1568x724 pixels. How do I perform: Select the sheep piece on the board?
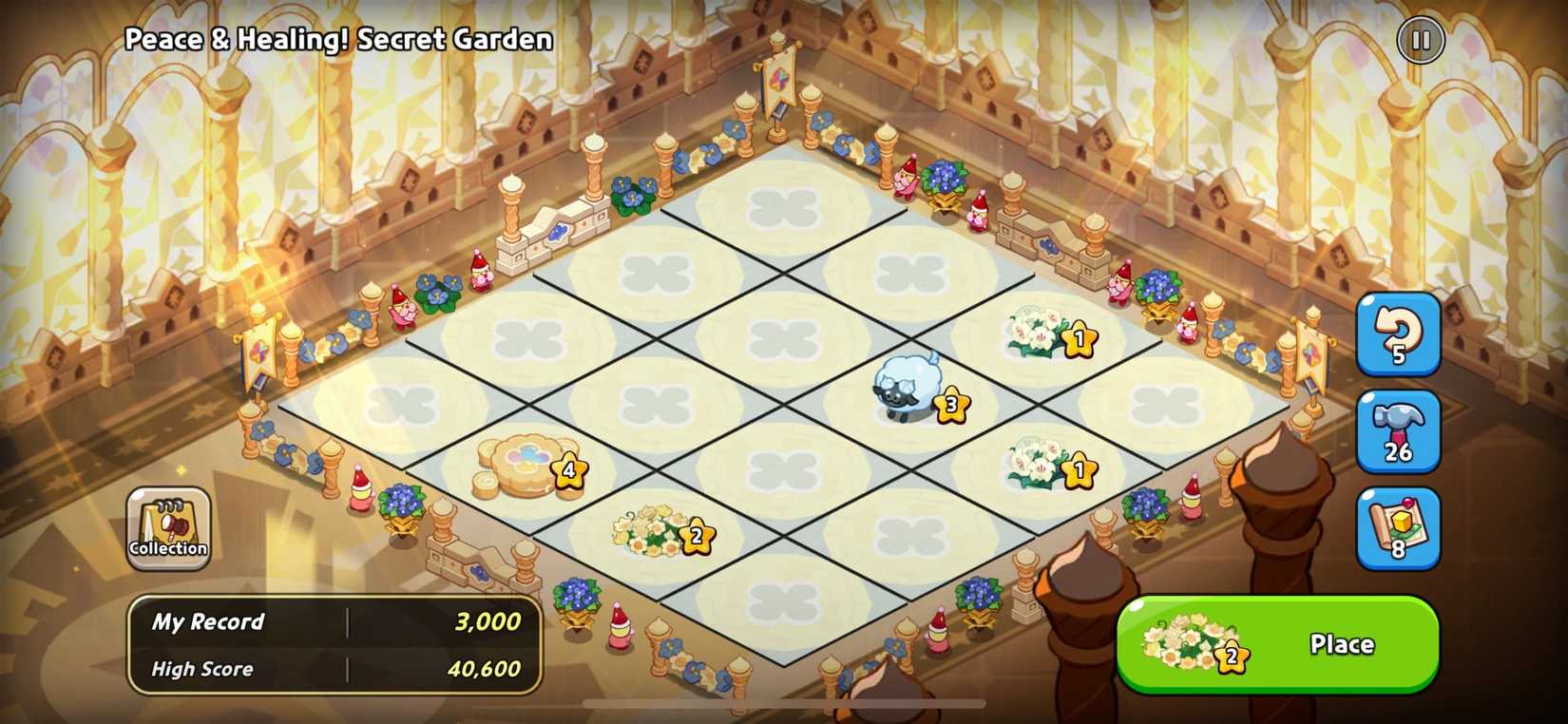908,390
